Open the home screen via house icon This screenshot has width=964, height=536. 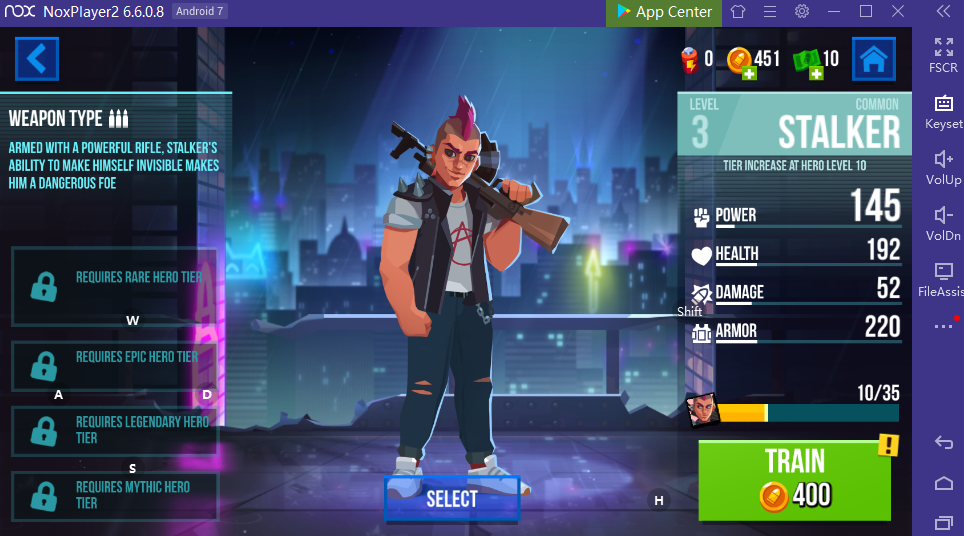point(873,59)
